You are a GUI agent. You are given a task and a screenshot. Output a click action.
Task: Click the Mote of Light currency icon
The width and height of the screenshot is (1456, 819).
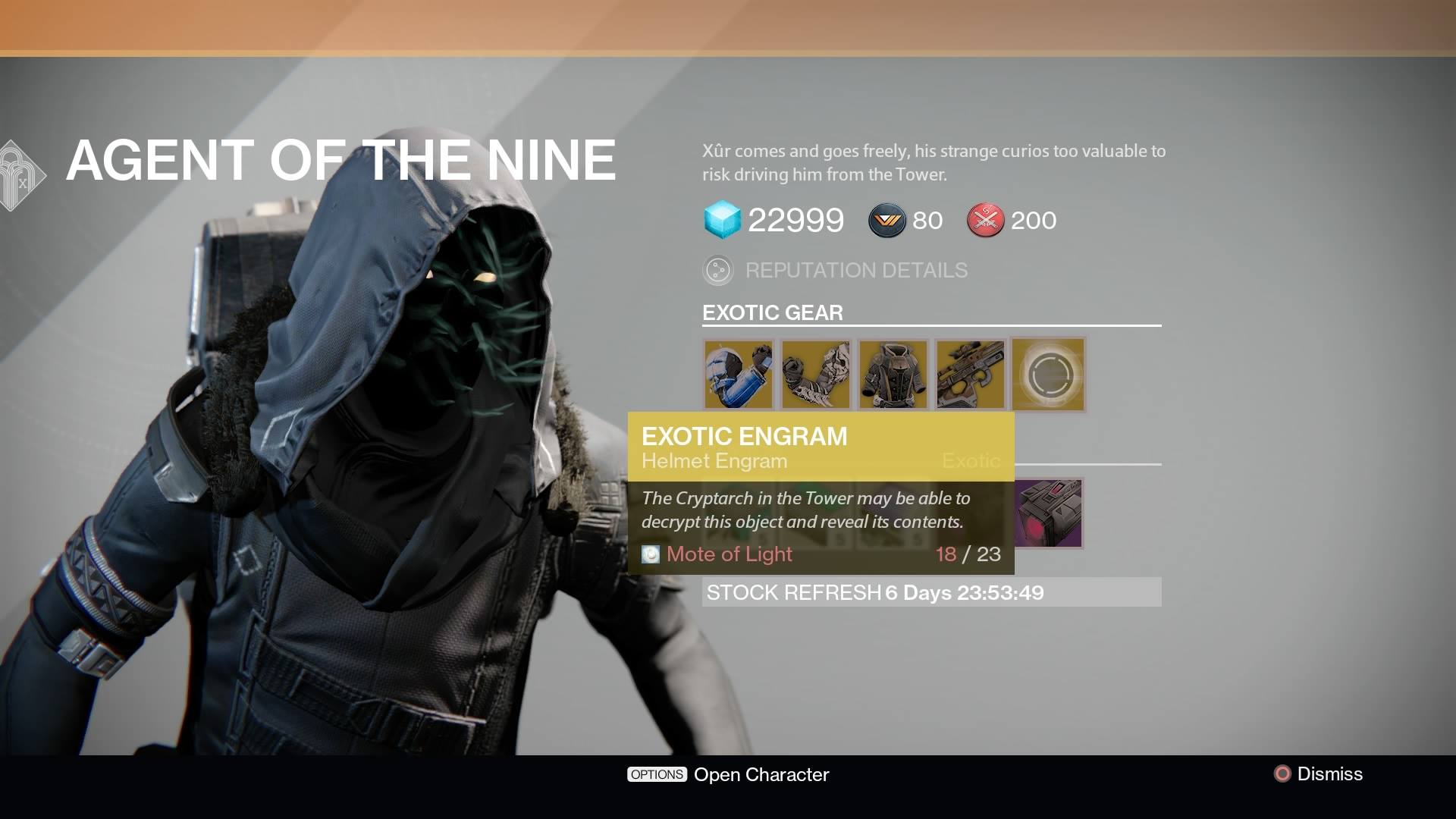pyautogui.click(x=649, y=554)
